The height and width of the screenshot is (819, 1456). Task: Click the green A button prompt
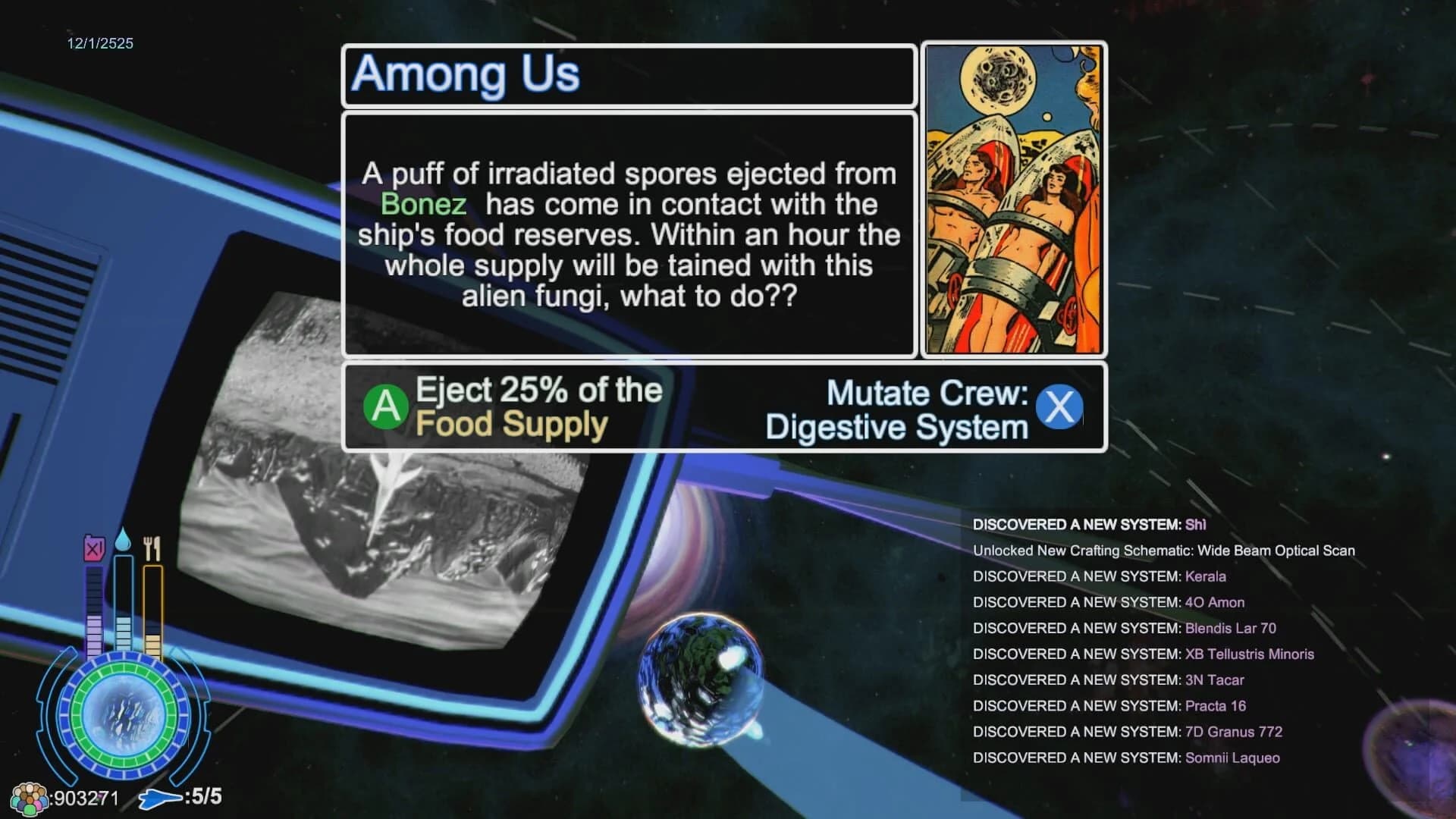coord(385,406)
